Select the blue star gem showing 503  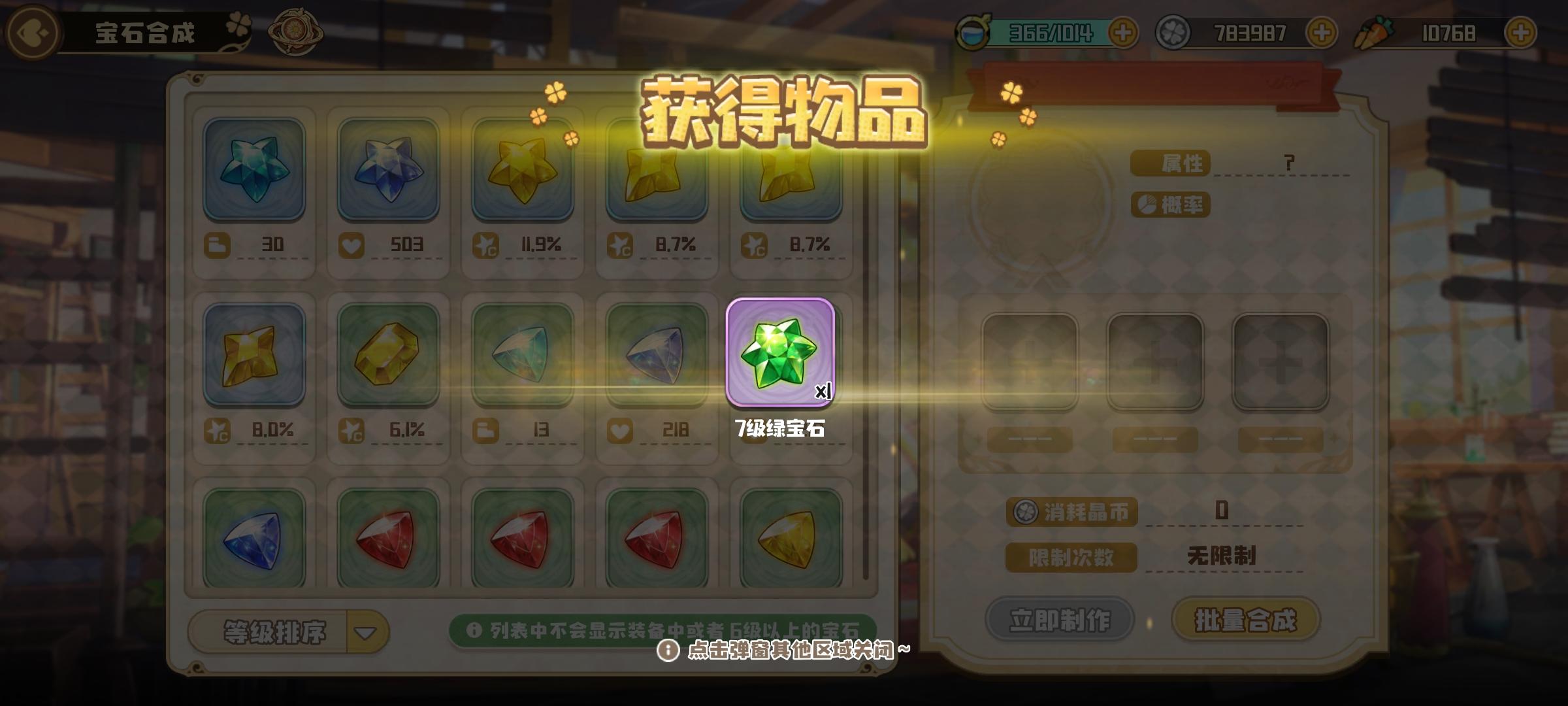[x=389, y=171]
